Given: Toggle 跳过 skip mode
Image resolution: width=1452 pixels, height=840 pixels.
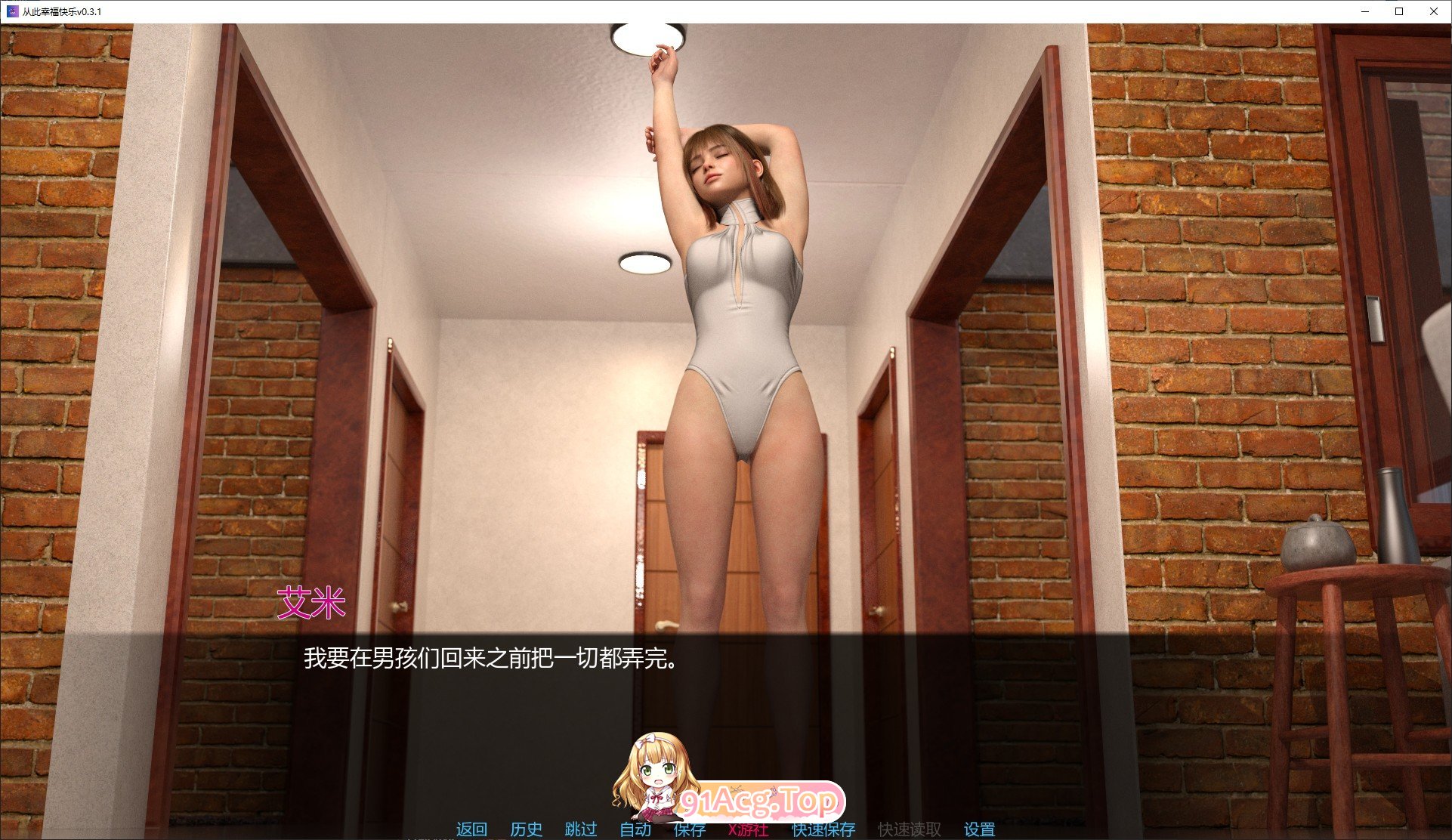Looking at the screenshot, I should (579, 829).
